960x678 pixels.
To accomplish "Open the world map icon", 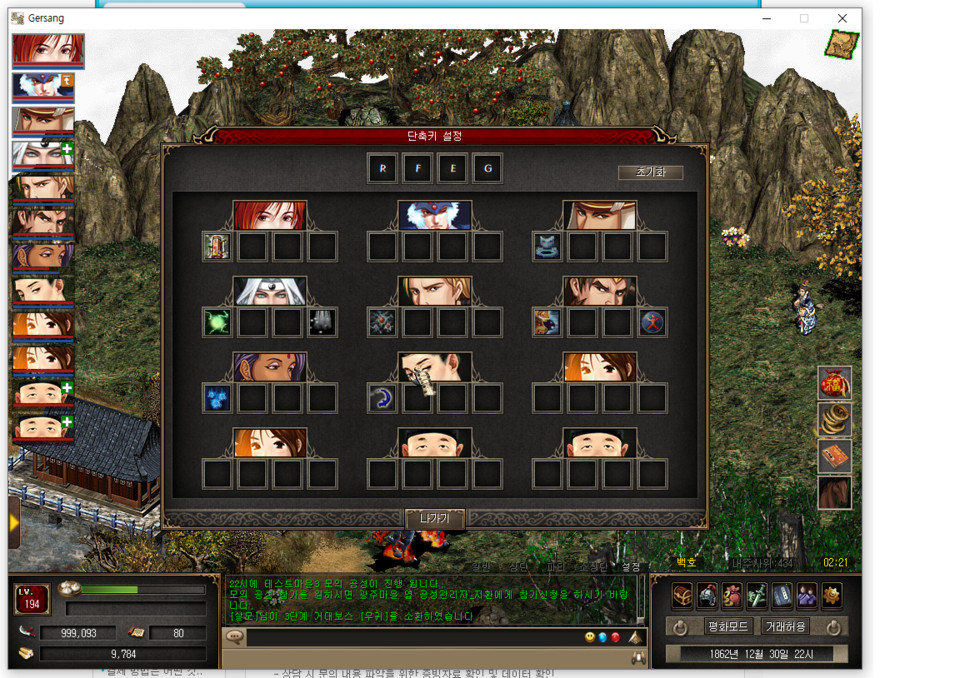I will pyautogui.click(x=841, y=43).
